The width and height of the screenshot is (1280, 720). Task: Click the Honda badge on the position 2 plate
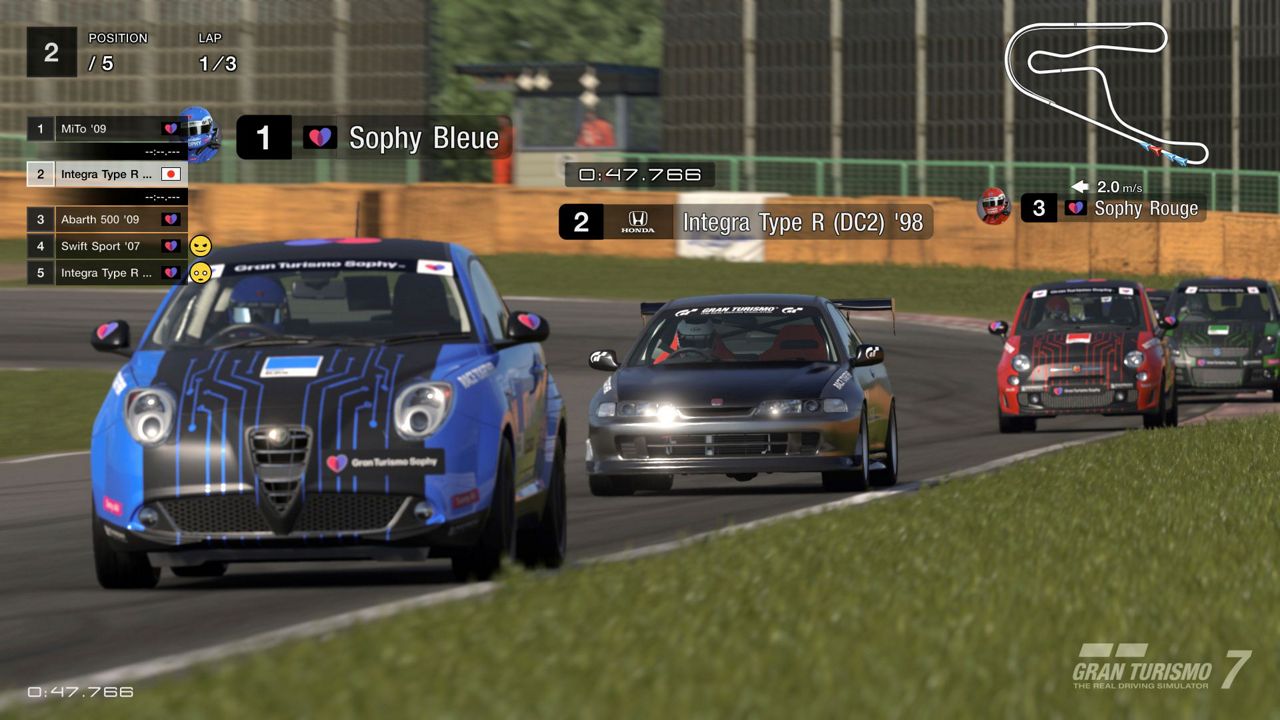(x=638, y=222)
